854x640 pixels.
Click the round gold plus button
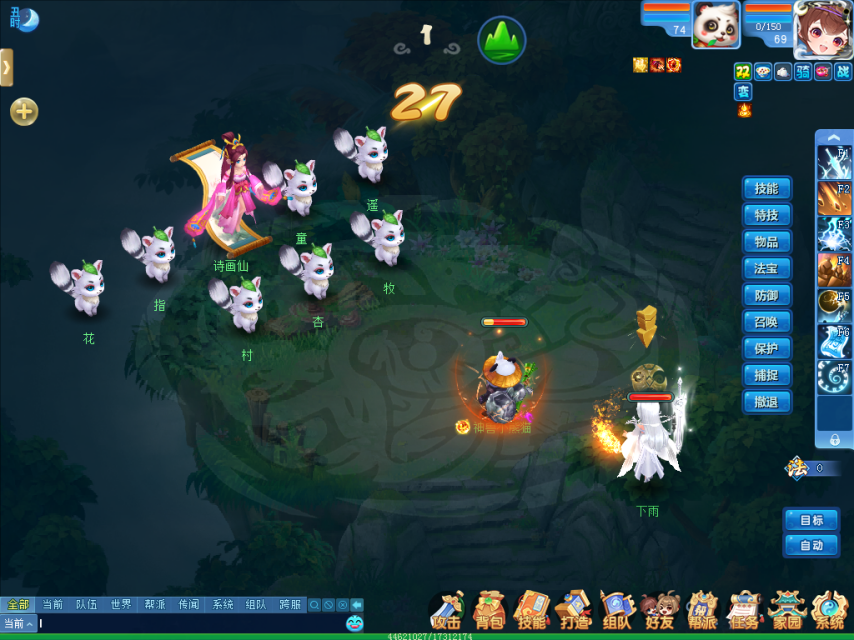(x=24, y=112)
